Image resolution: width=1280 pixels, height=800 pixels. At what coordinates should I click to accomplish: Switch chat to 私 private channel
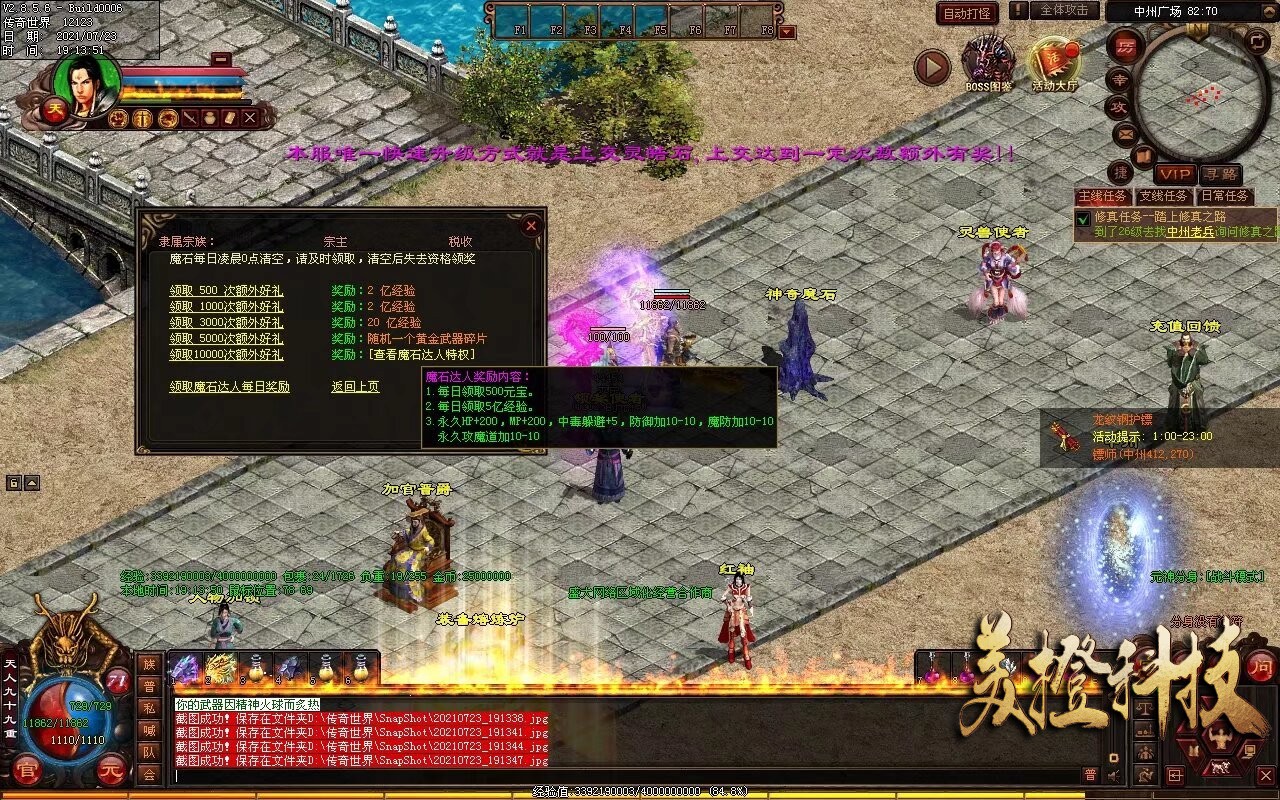[x=149, y=706]
